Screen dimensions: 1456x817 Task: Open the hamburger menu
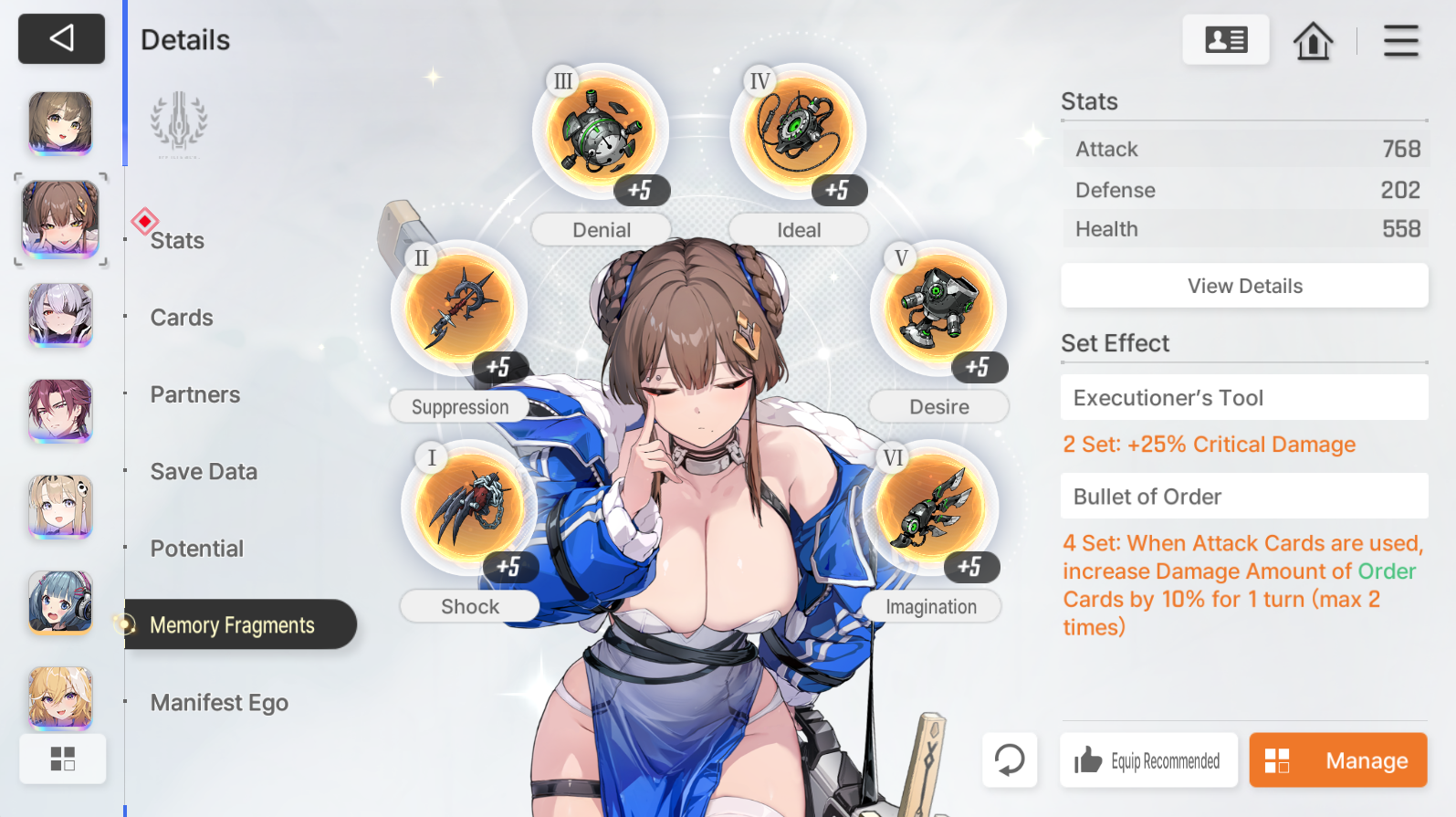point(1400,40)
